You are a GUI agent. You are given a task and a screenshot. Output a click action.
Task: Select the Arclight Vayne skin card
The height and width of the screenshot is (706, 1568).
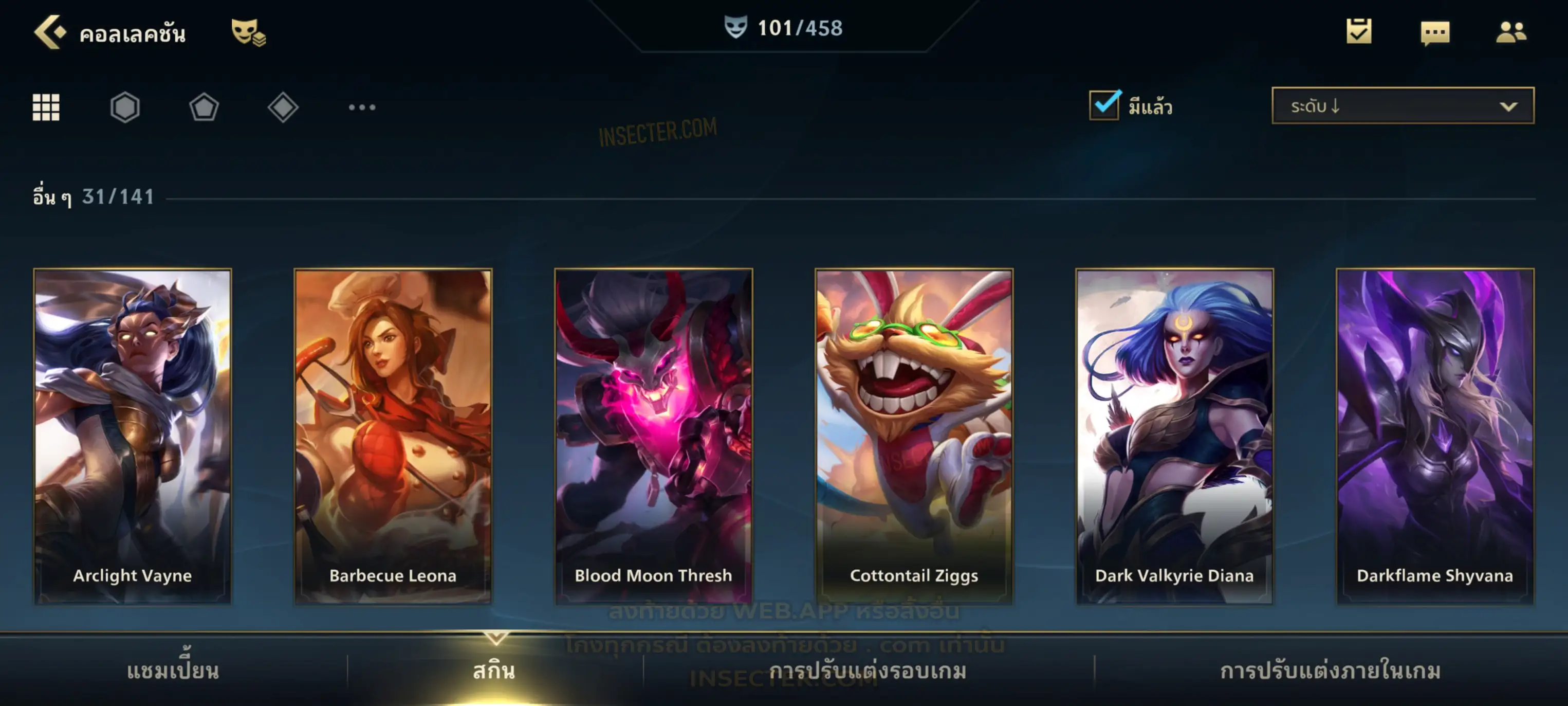pos(133,436)
